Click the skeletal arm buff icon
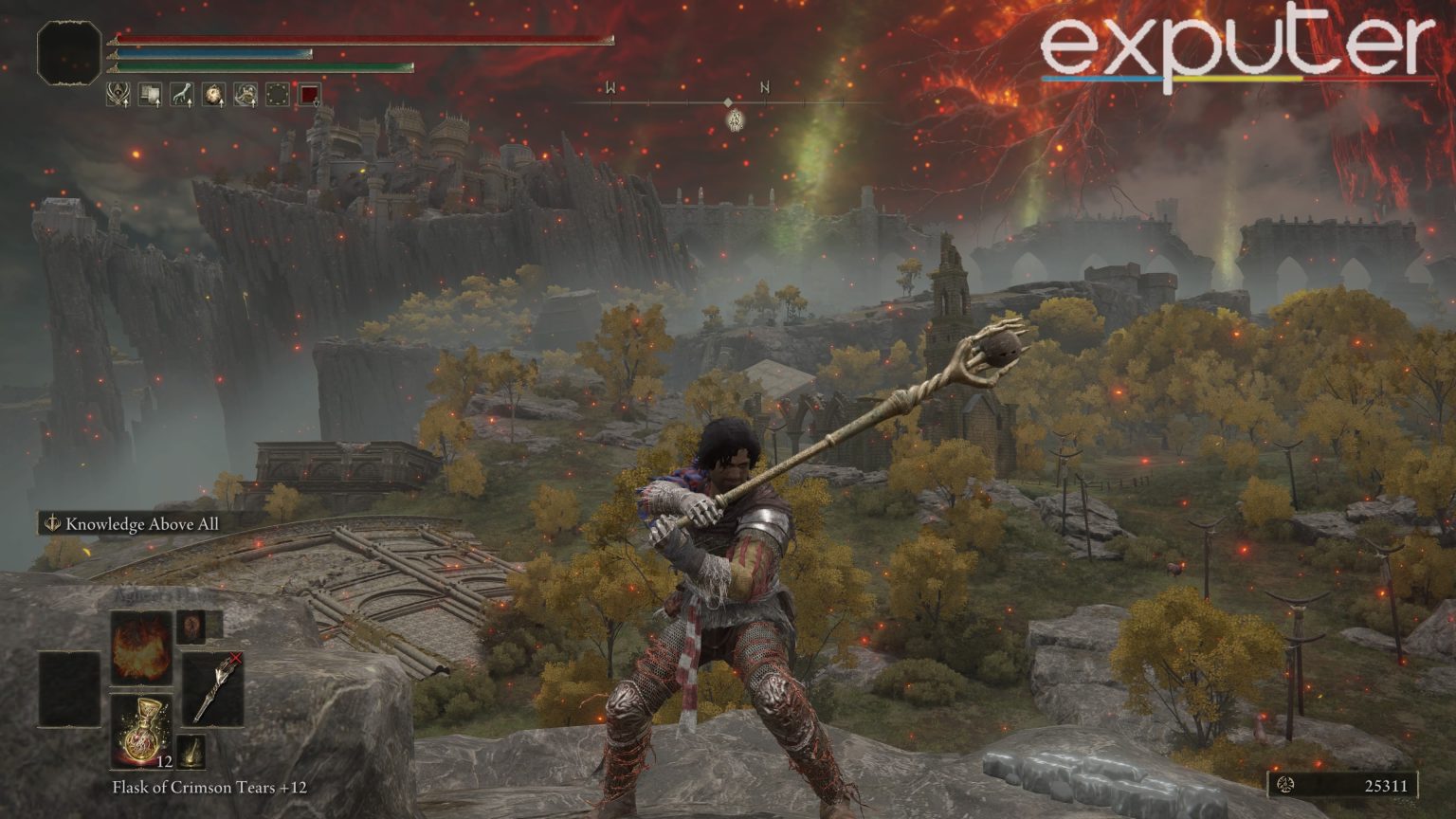Viewport: 1456px width, 819px height. point(183,93)
